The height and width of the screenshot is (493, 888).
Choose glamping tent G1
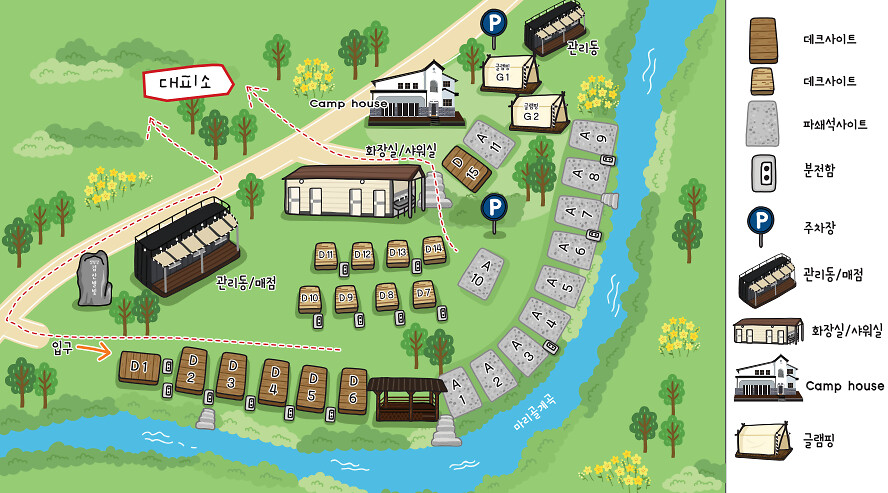(x=503, y=73)
